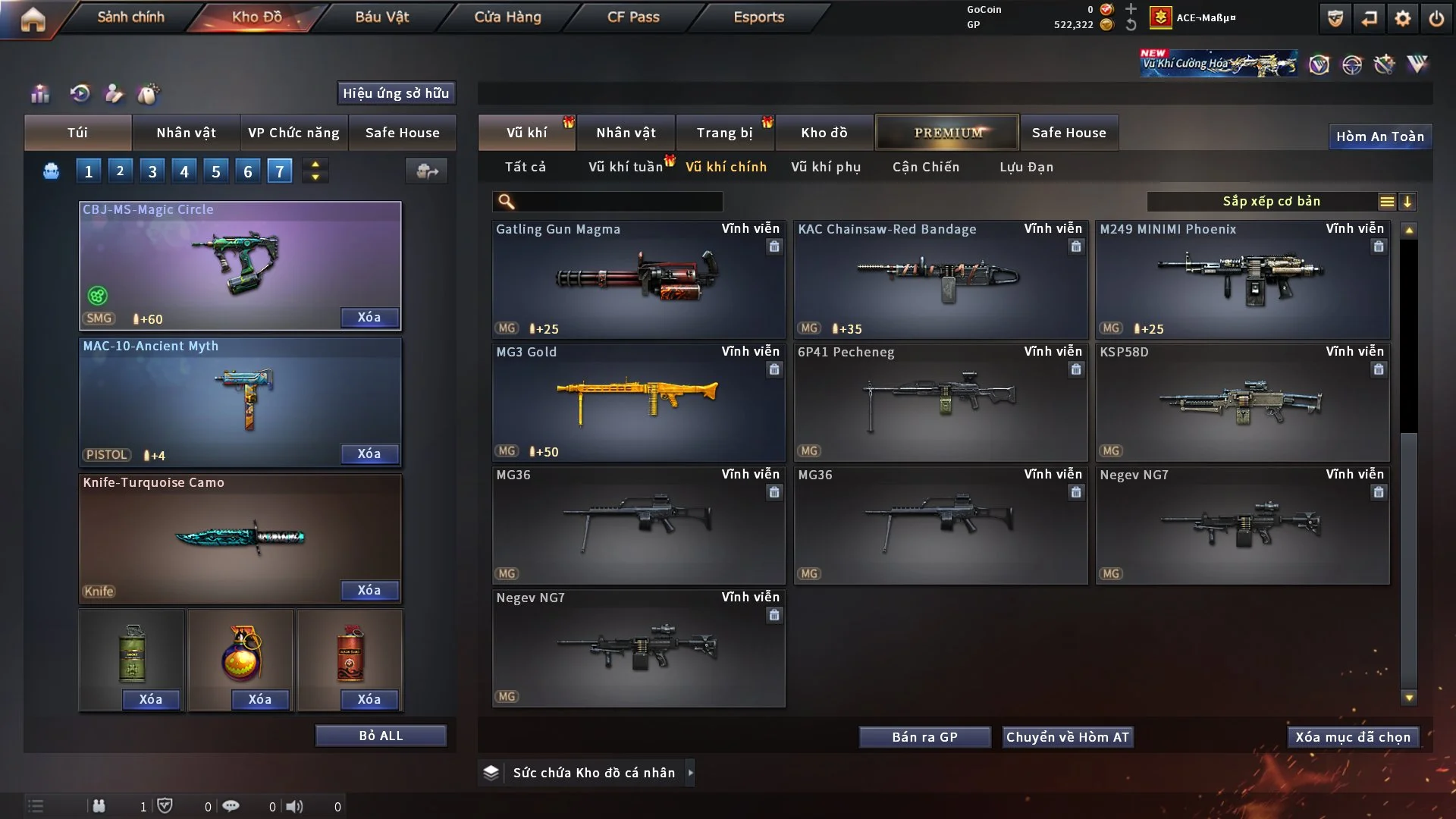Switch to the Nhân vật bag tab

186,133
